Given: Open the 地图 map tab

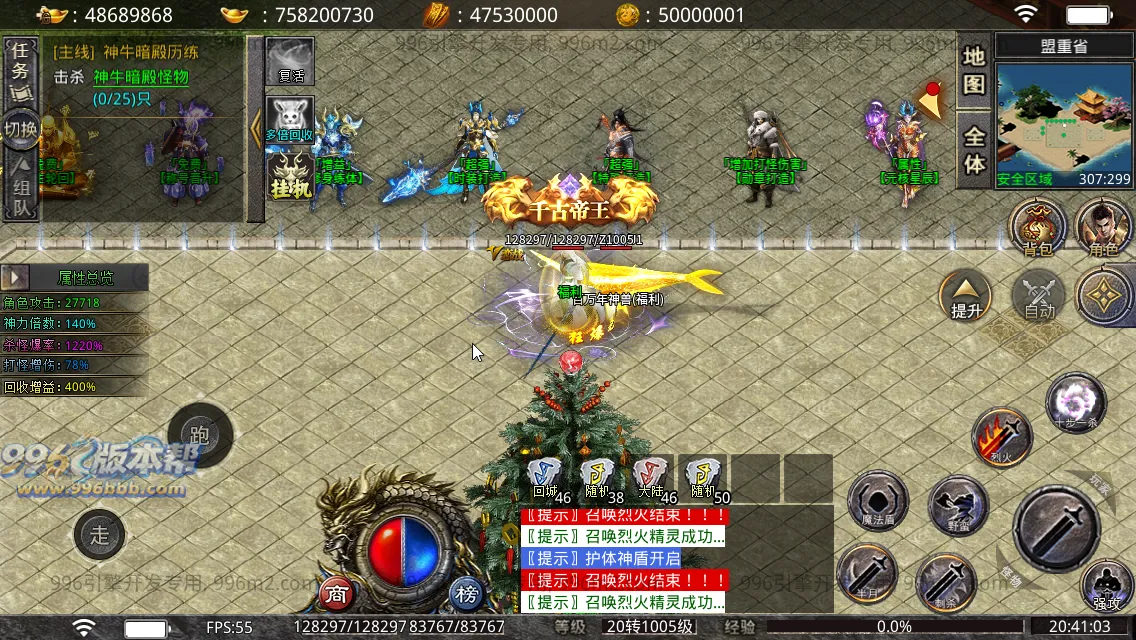Looking at the screenshot, I should click(x=974, y=70).
